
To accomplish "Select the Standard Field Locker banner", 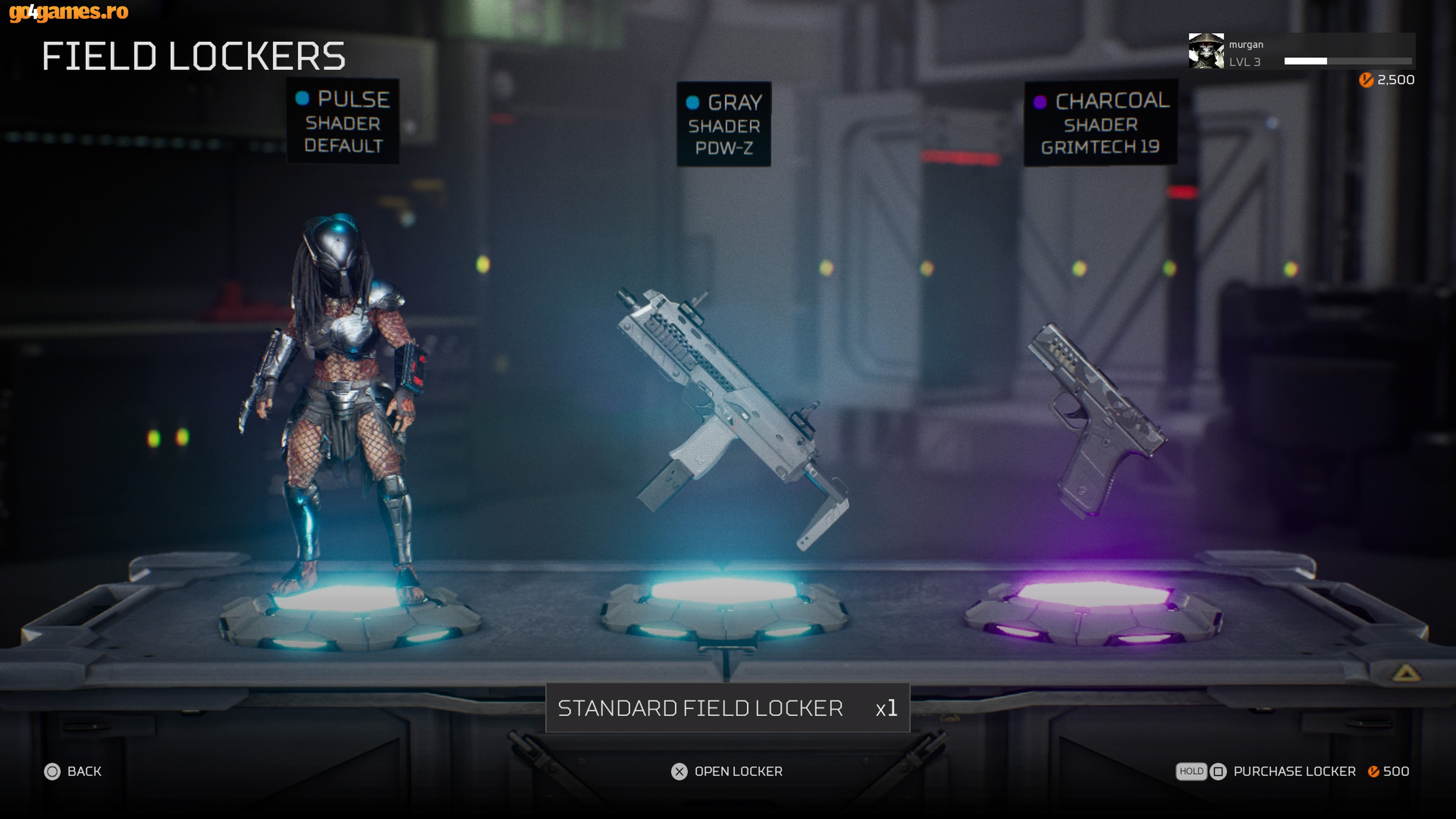I will [727, 708].
